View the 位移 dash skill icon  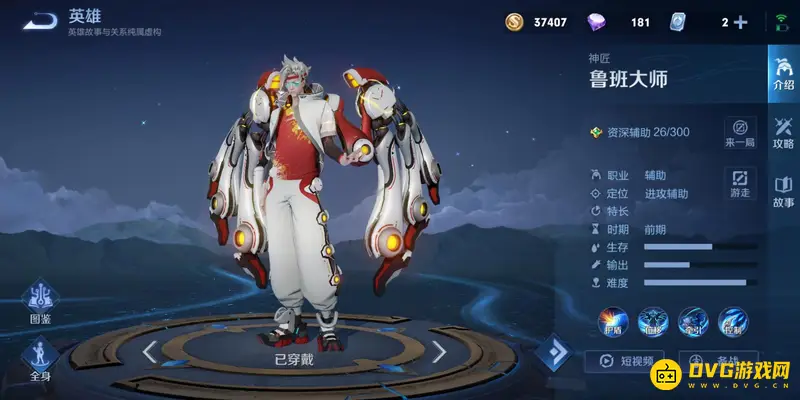[654, 322]
